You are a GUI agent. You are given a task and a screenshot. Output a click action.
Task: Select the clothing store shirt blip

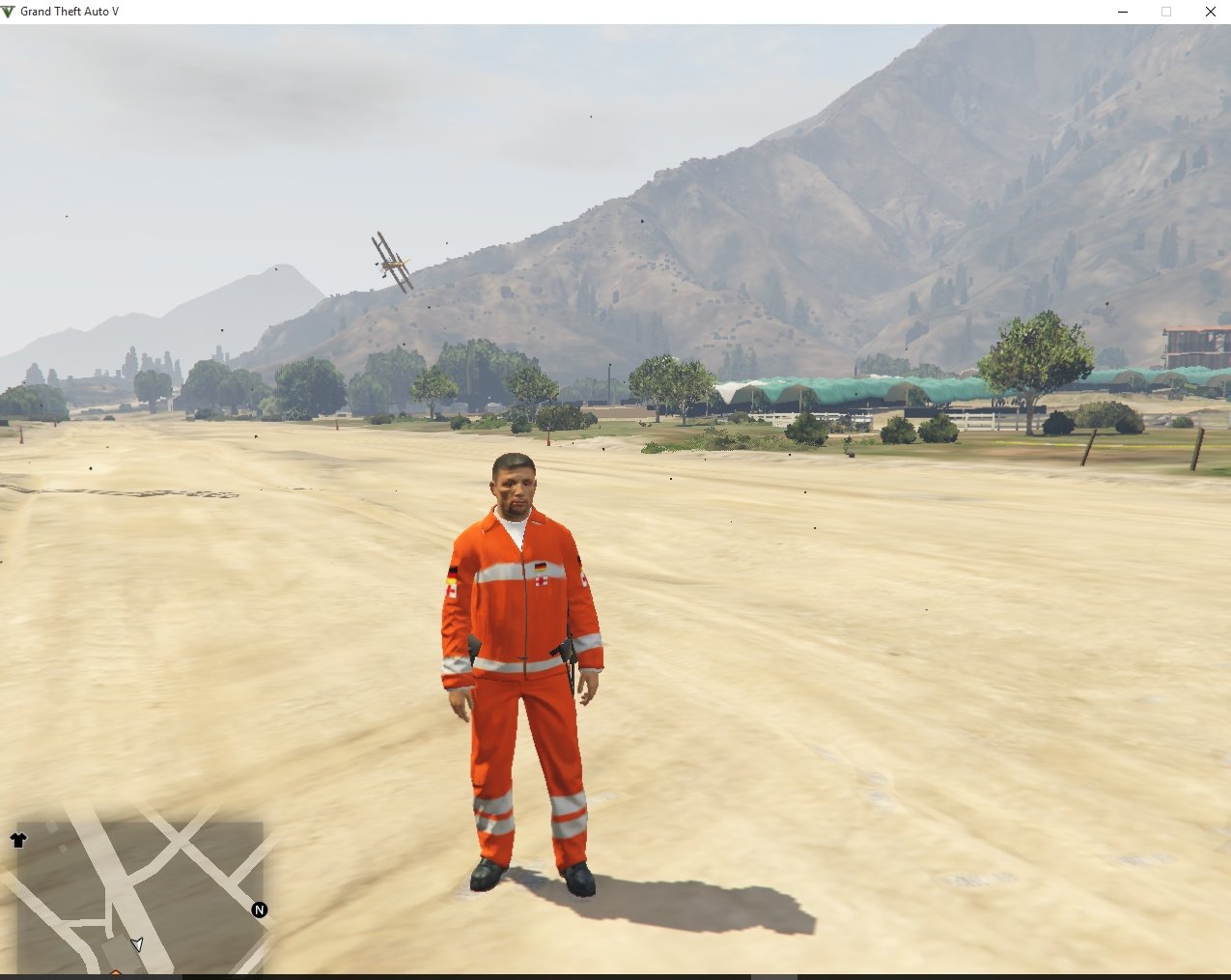[x=18, y=840]
